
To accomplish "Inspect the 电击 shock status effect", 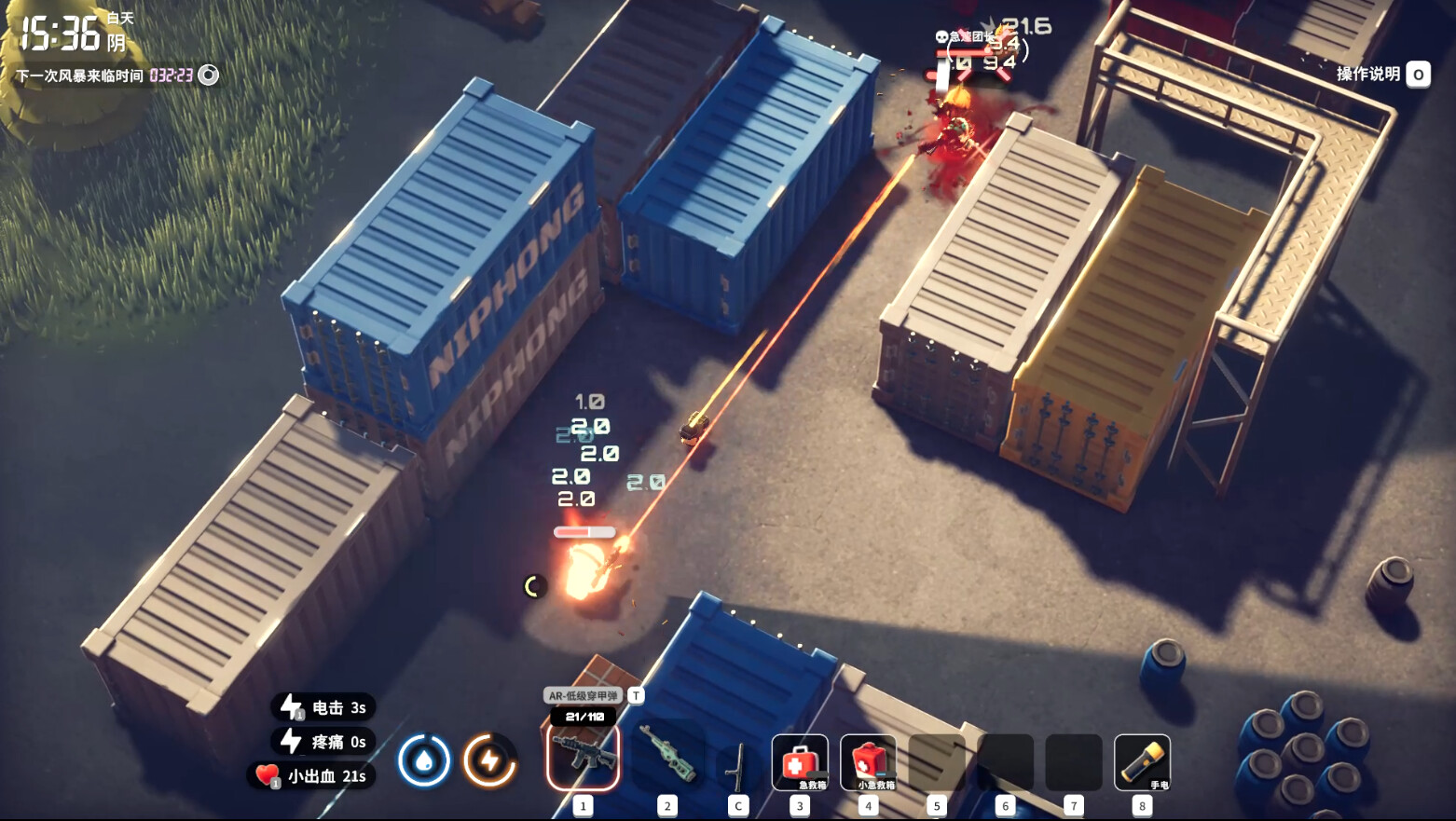I will pyautogui.click(x=324, y=707).
